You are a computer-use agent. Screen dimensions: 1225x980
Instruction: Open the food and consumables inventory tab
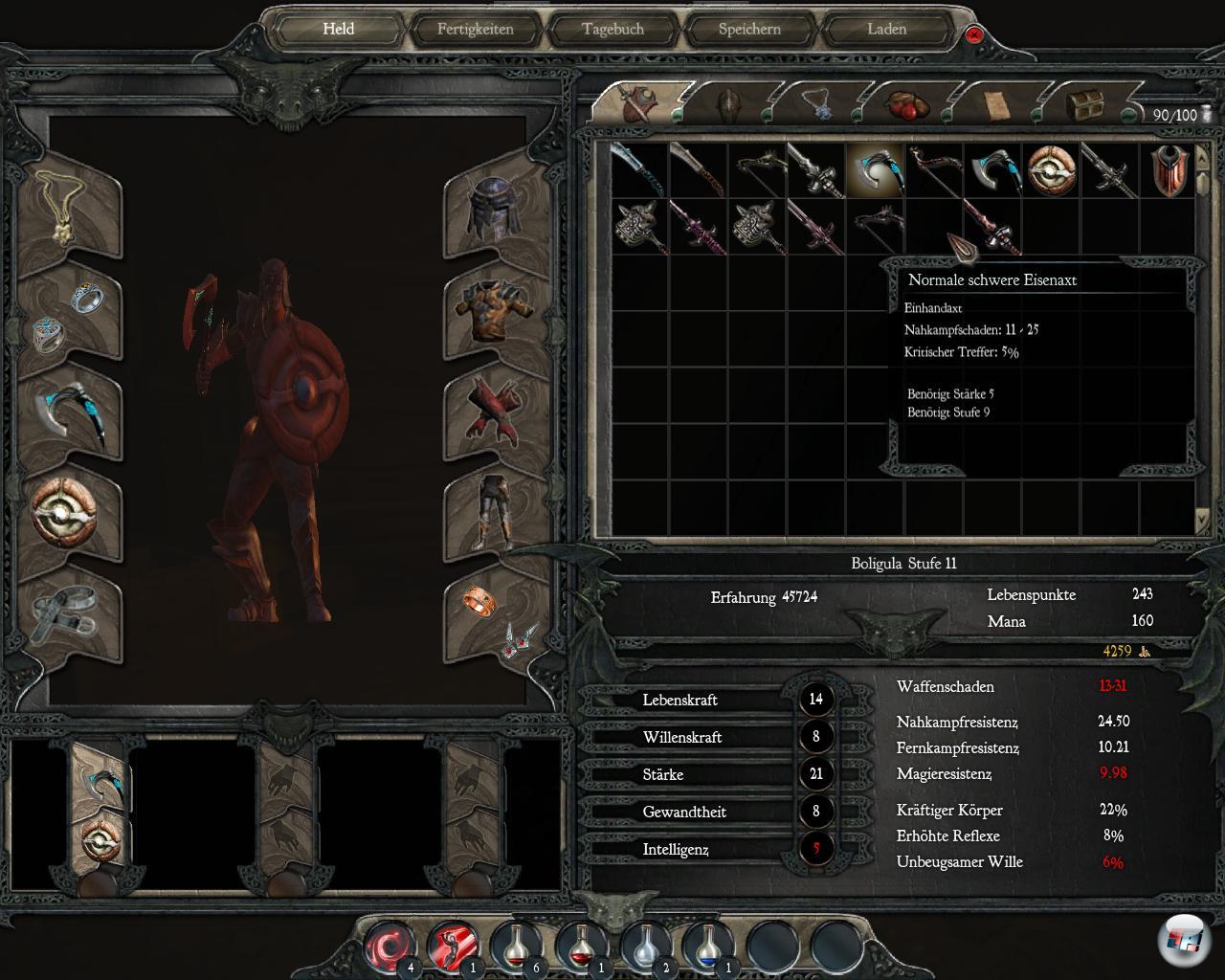pos(904,102)
